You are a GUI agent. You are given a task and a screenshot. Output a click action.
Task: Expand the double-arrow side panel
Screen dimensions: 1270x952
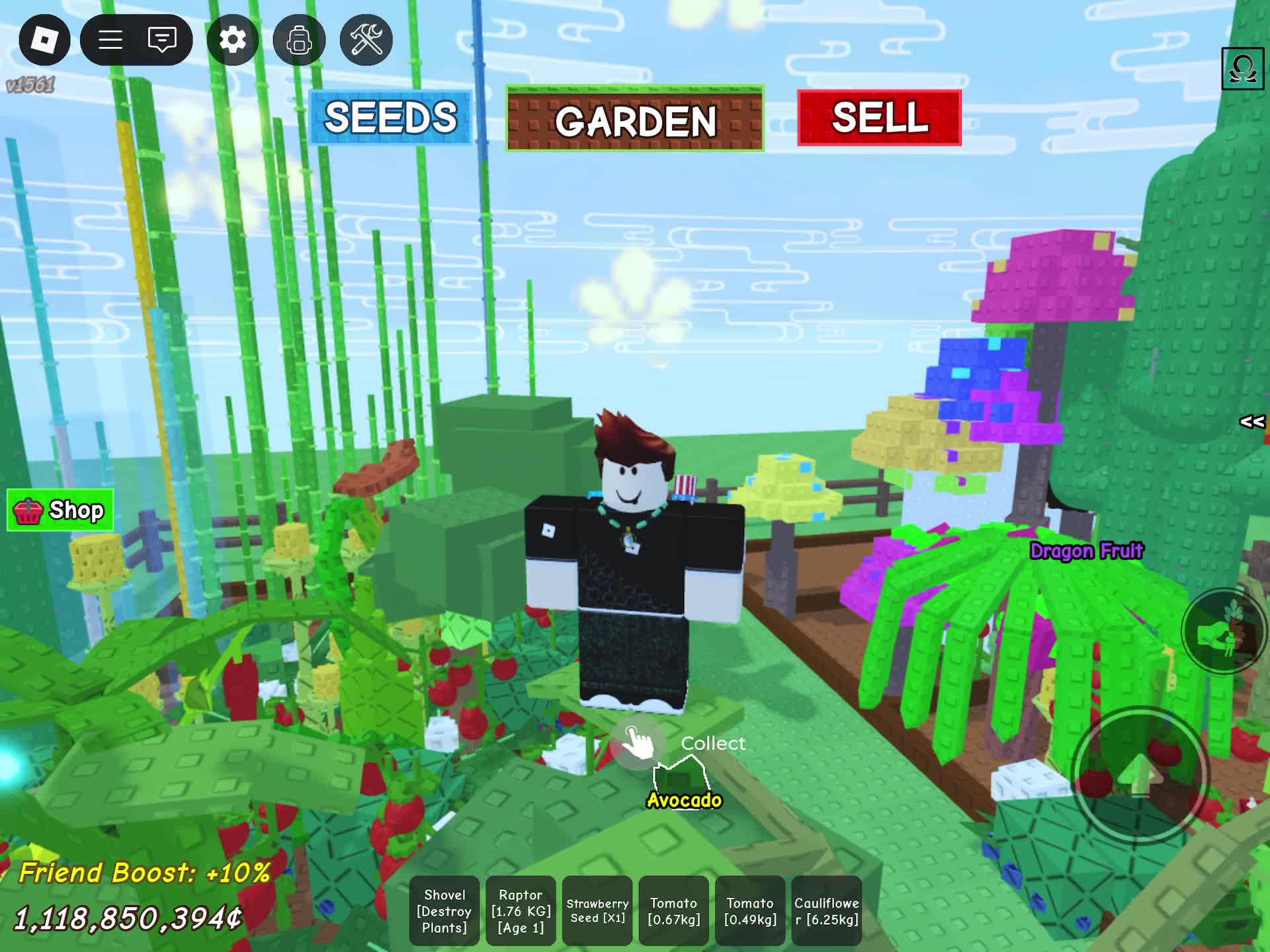(x=1251, y=422)
